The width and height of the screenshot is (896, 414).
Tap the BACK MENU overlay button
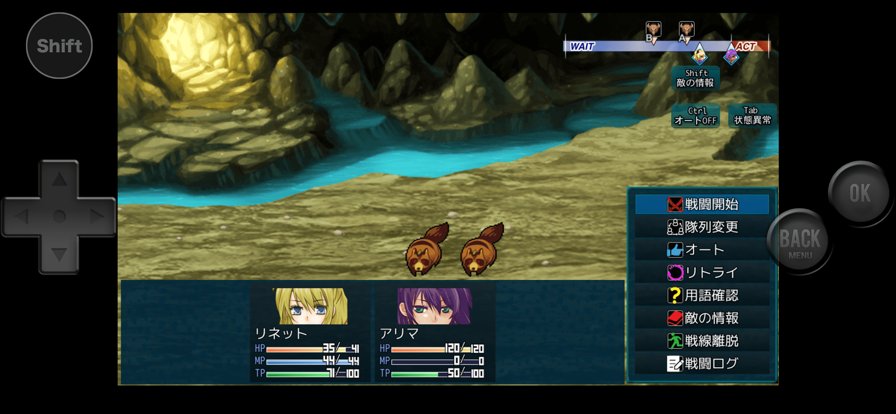point(799,240)
